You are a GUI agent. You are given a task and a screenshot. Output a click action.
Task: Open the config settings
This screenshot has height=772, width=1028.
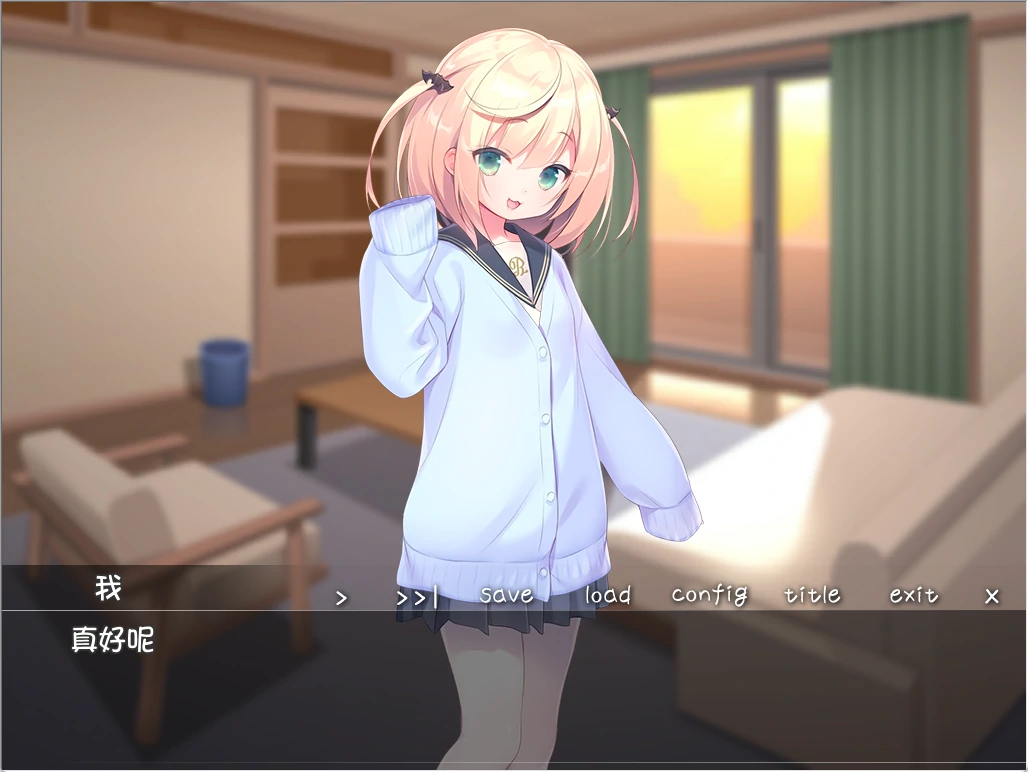(709, 595)
